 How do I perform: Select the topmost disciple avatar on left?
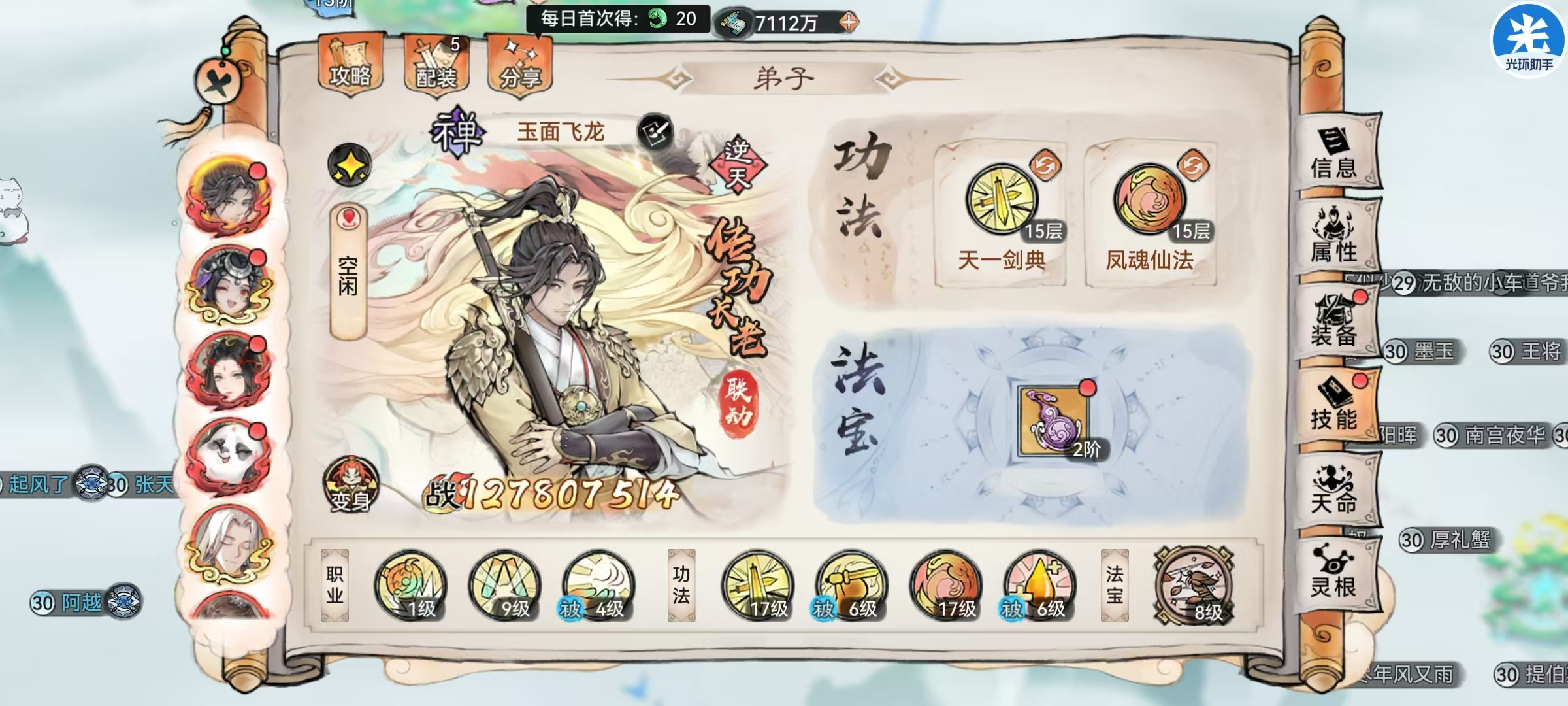click(230, 197)
